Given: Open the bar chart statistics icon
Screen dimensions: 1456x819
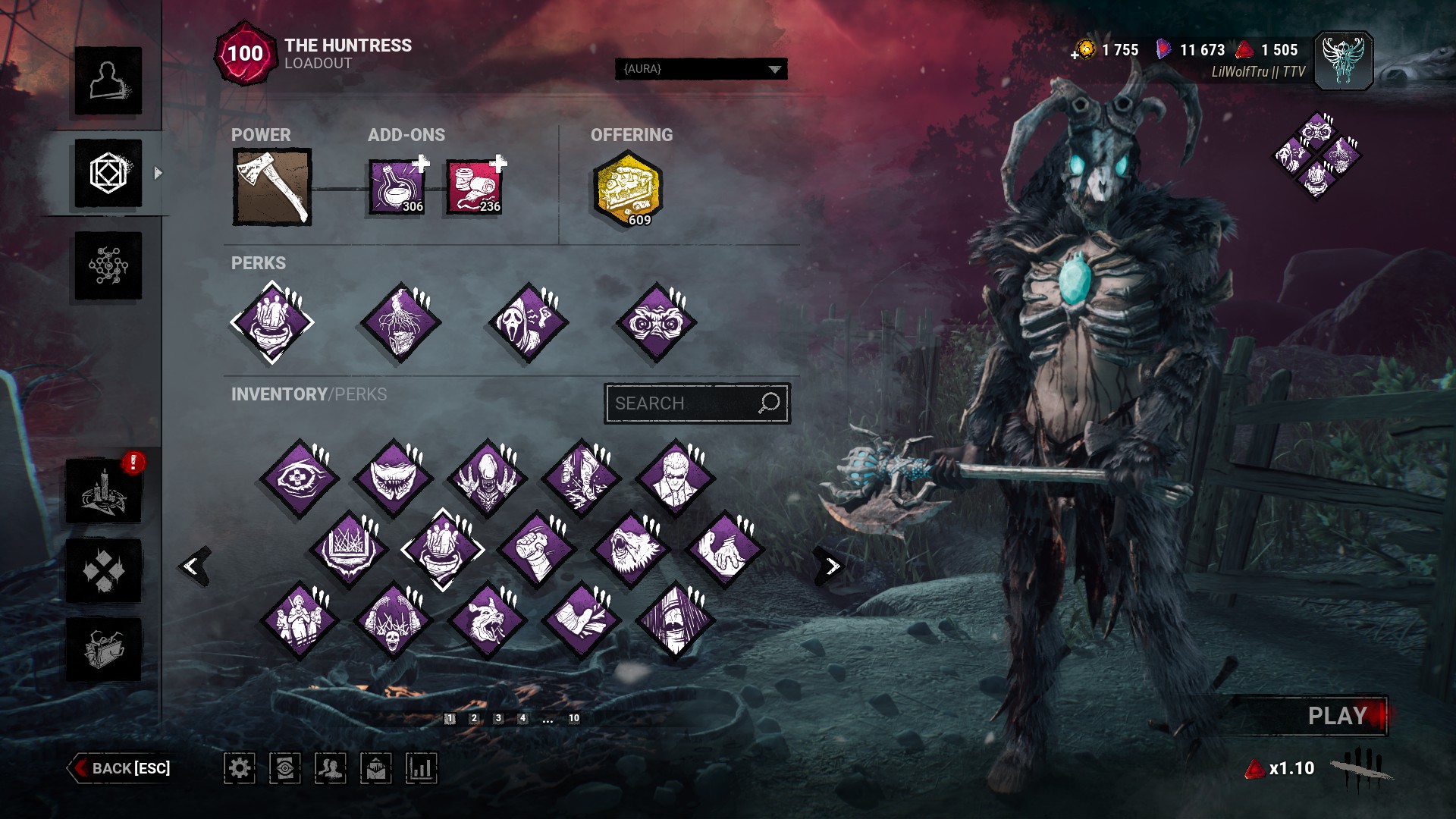Looking at the screenshot, I should pos(421,768).
